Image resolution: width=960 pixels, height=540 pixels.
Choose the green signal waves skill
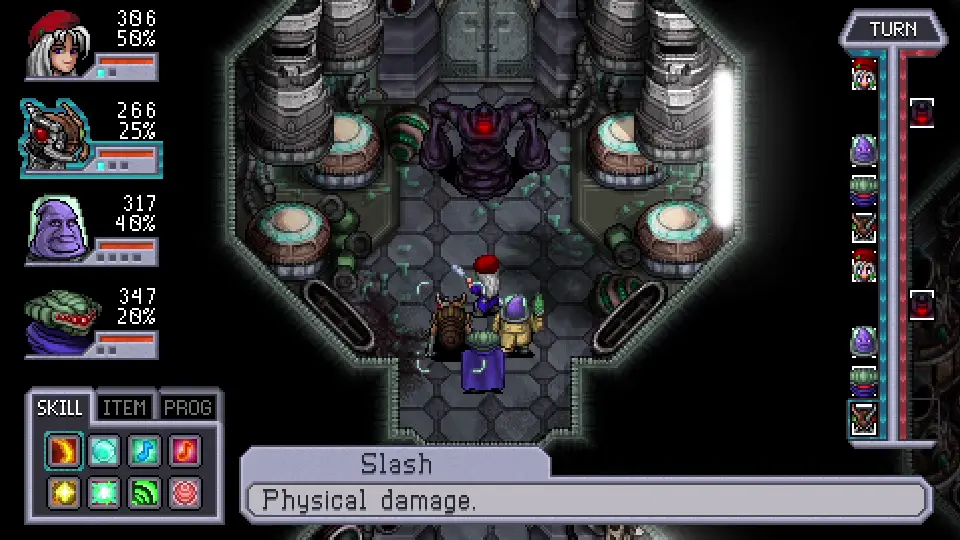point(144,492)
